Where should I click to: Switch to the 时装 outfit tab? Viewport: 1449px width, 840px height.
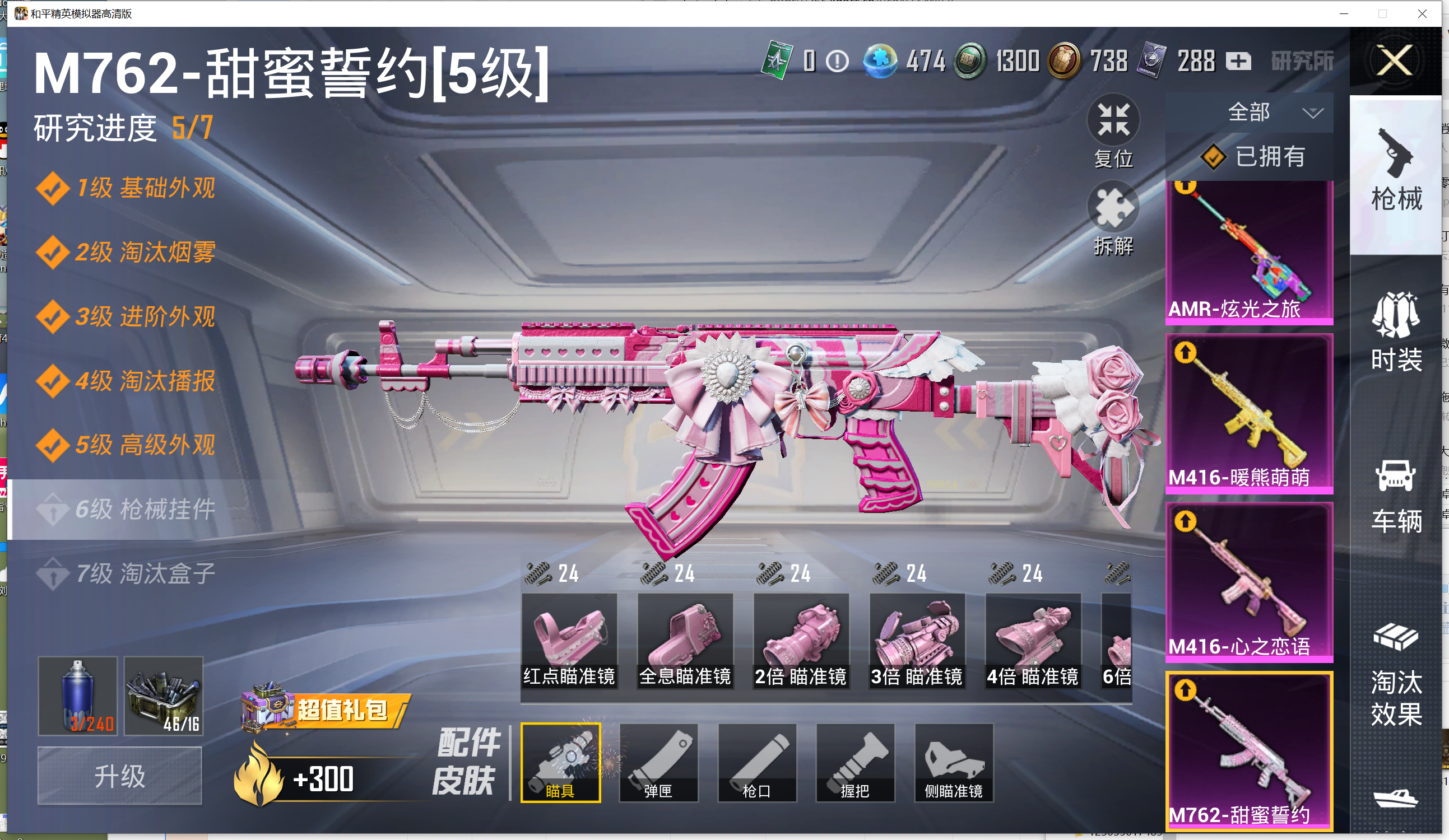coord(1396,333)
